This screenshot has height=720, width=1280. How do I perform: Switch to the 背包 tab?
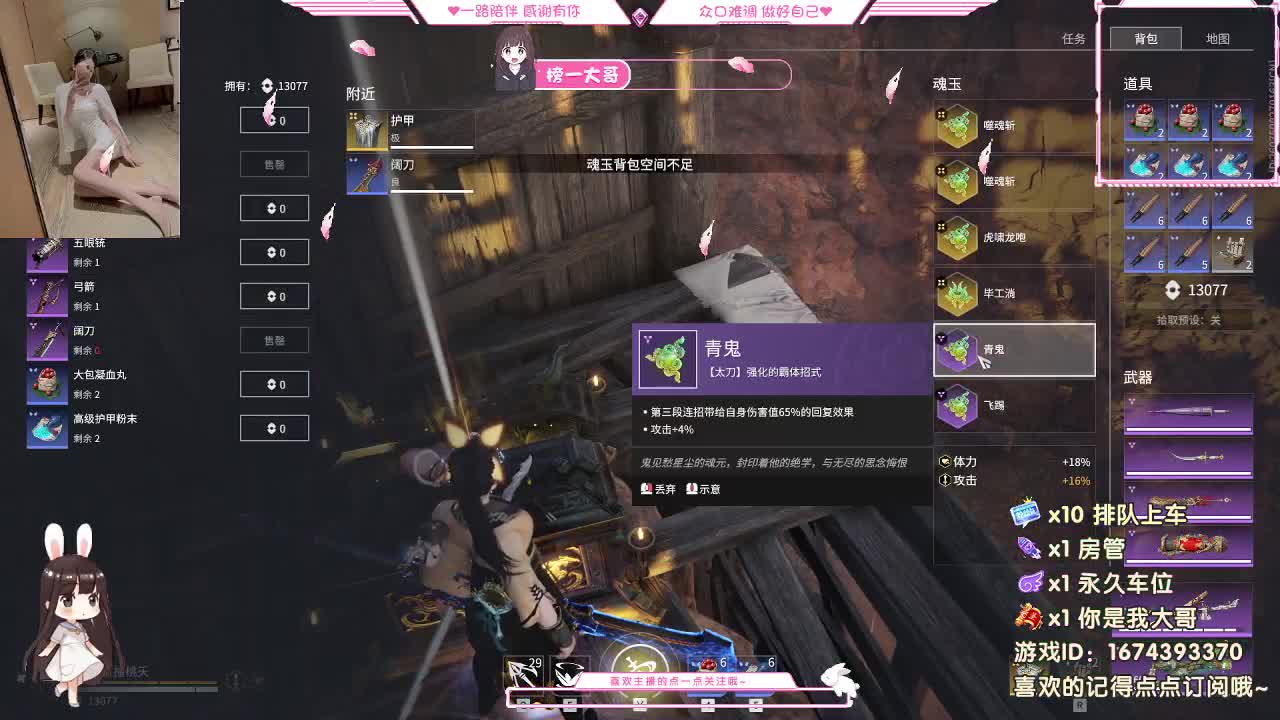(1146, 39)
